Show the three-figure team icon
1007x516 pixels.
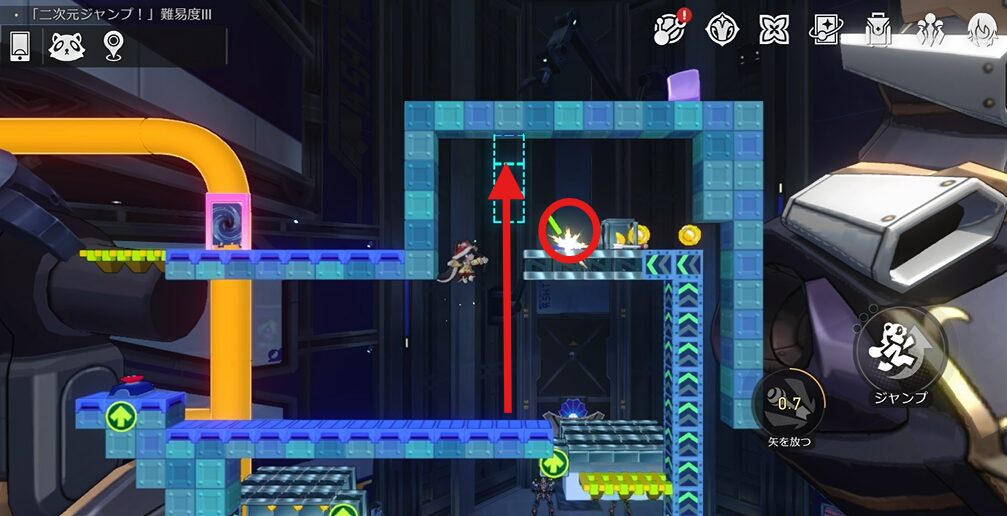(x=932, y=30)
